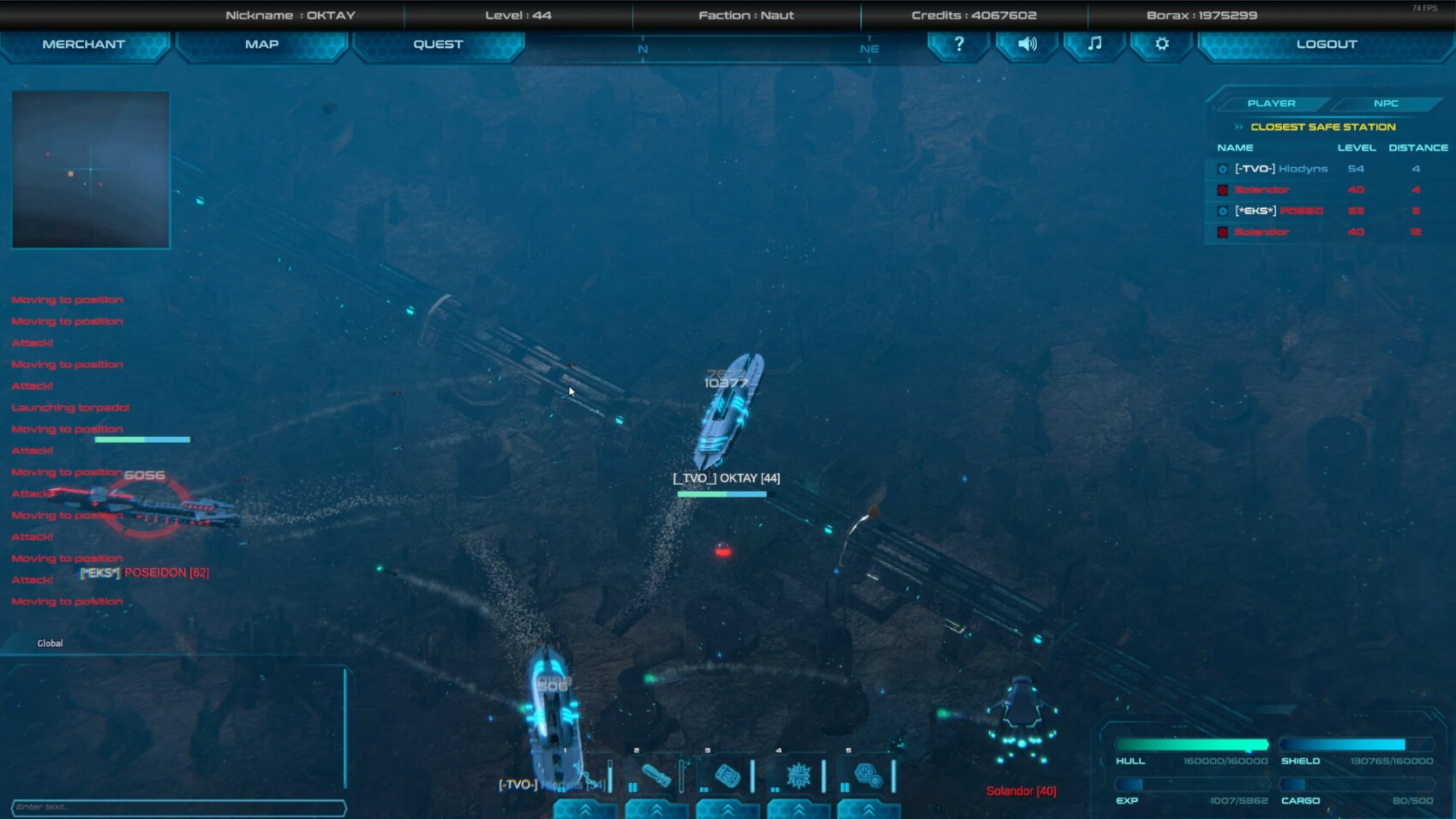Select the torpedo in hotbar slot 2

coord(656,775)
